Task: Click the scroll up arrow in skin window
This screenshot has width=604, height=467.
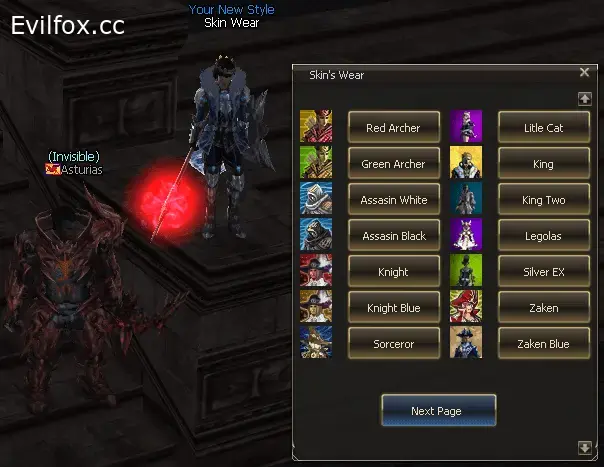Action: [x=585, y=98]
